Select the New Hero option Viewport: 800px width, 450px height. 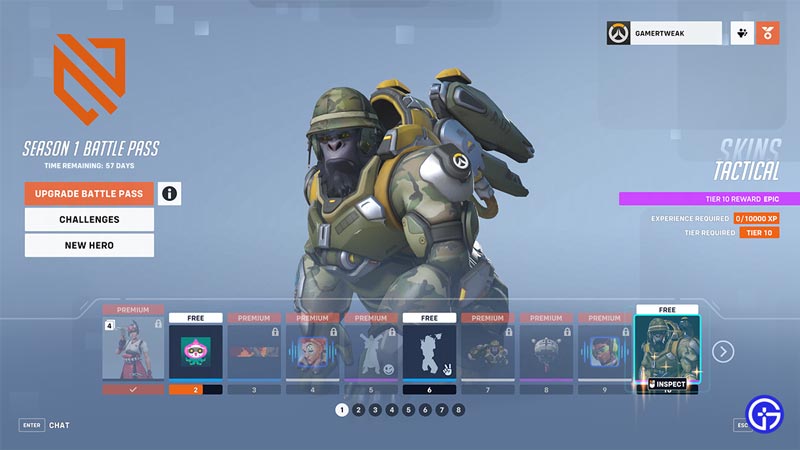[x=89, y=245]
